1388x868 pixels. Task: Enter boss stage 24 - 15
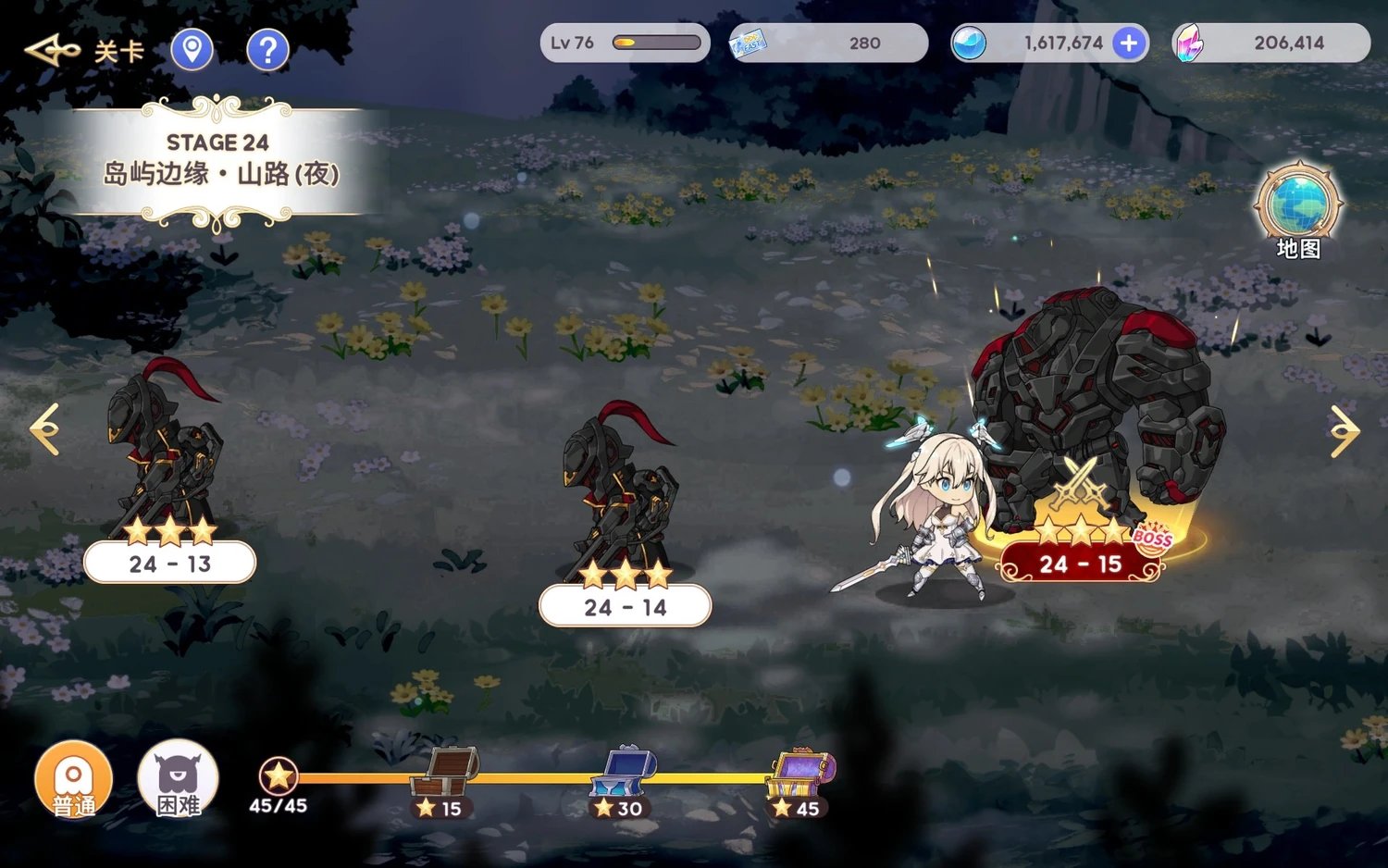click(1080, 563)
